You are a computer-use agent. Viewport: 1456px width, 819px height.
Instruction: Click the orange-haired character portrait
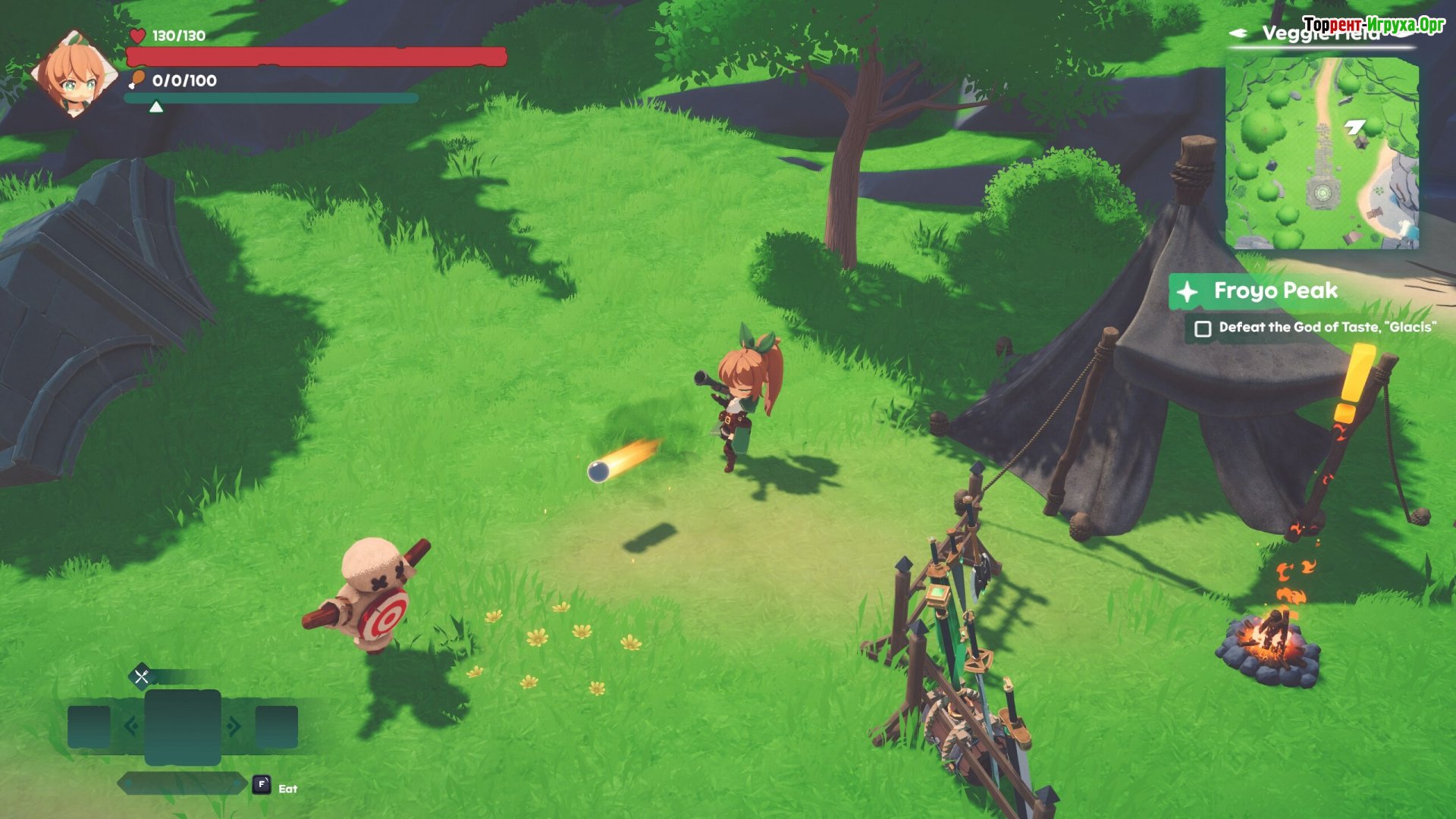(74, 74)
